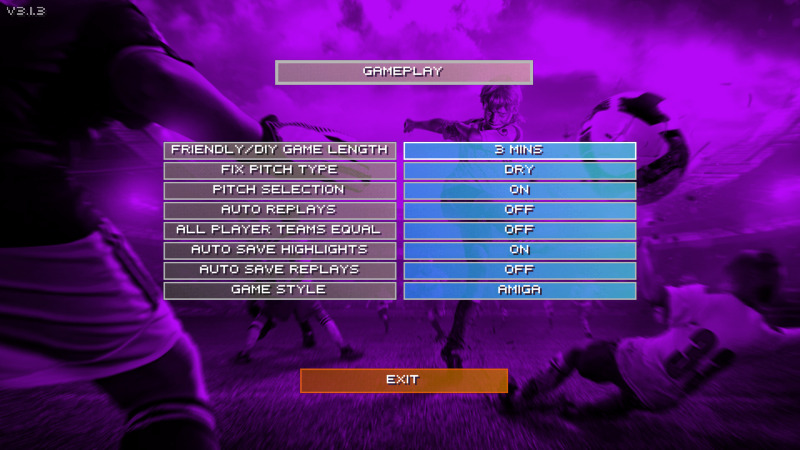Change the AMIGA game style value
This screenshot has width=800, height=450.
[519, 290]
